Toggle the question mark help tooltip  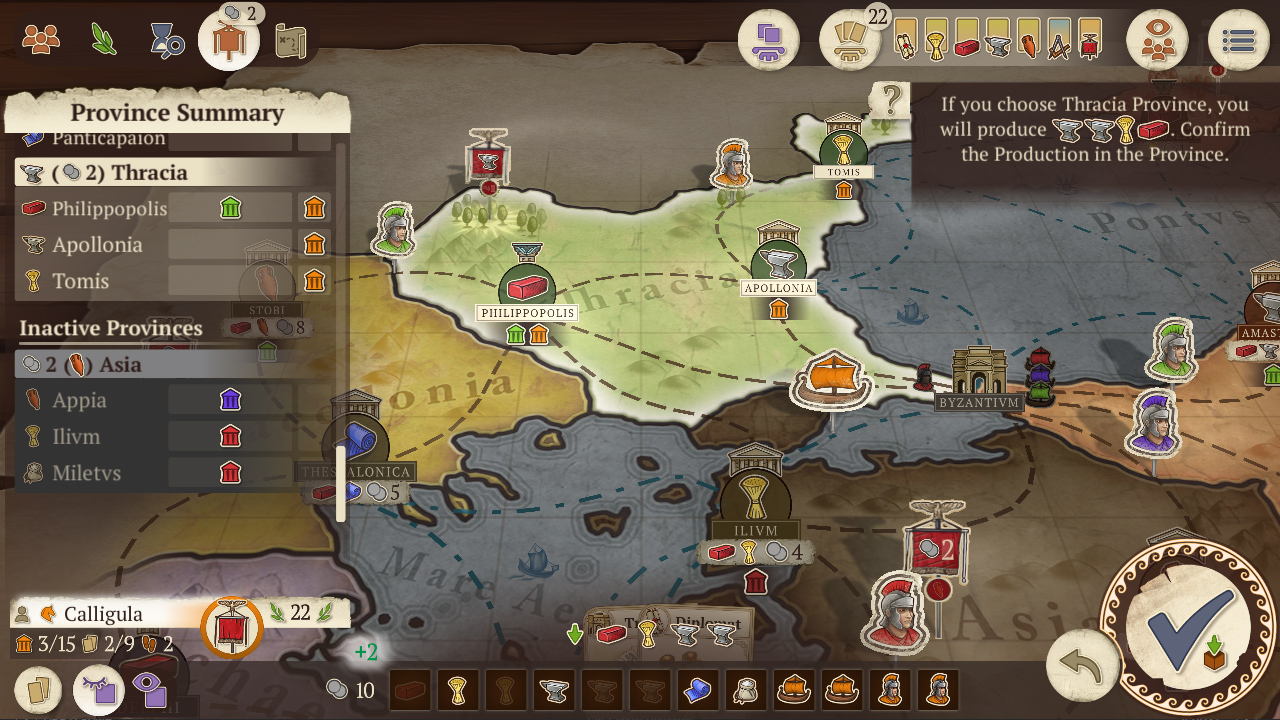891,100
